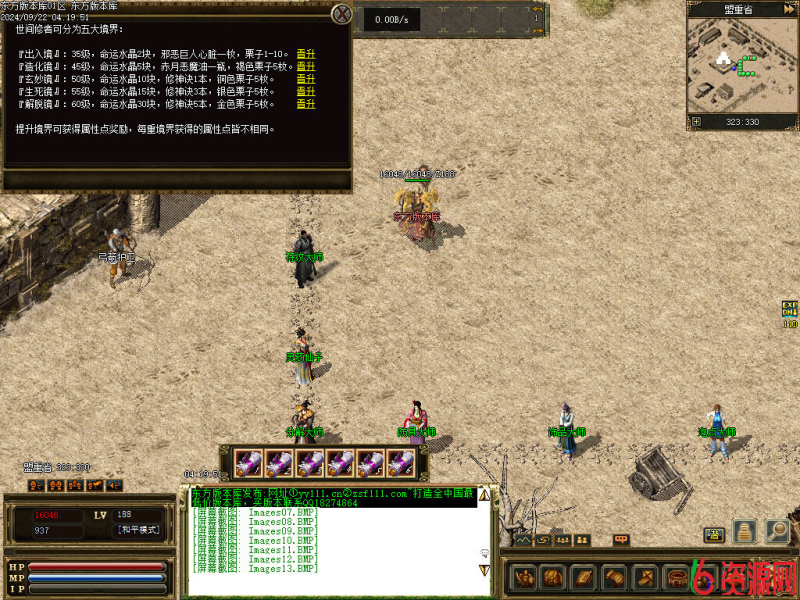Open the backpack bag icon
The width and height of the screenshot is (800, 600).
554,577
